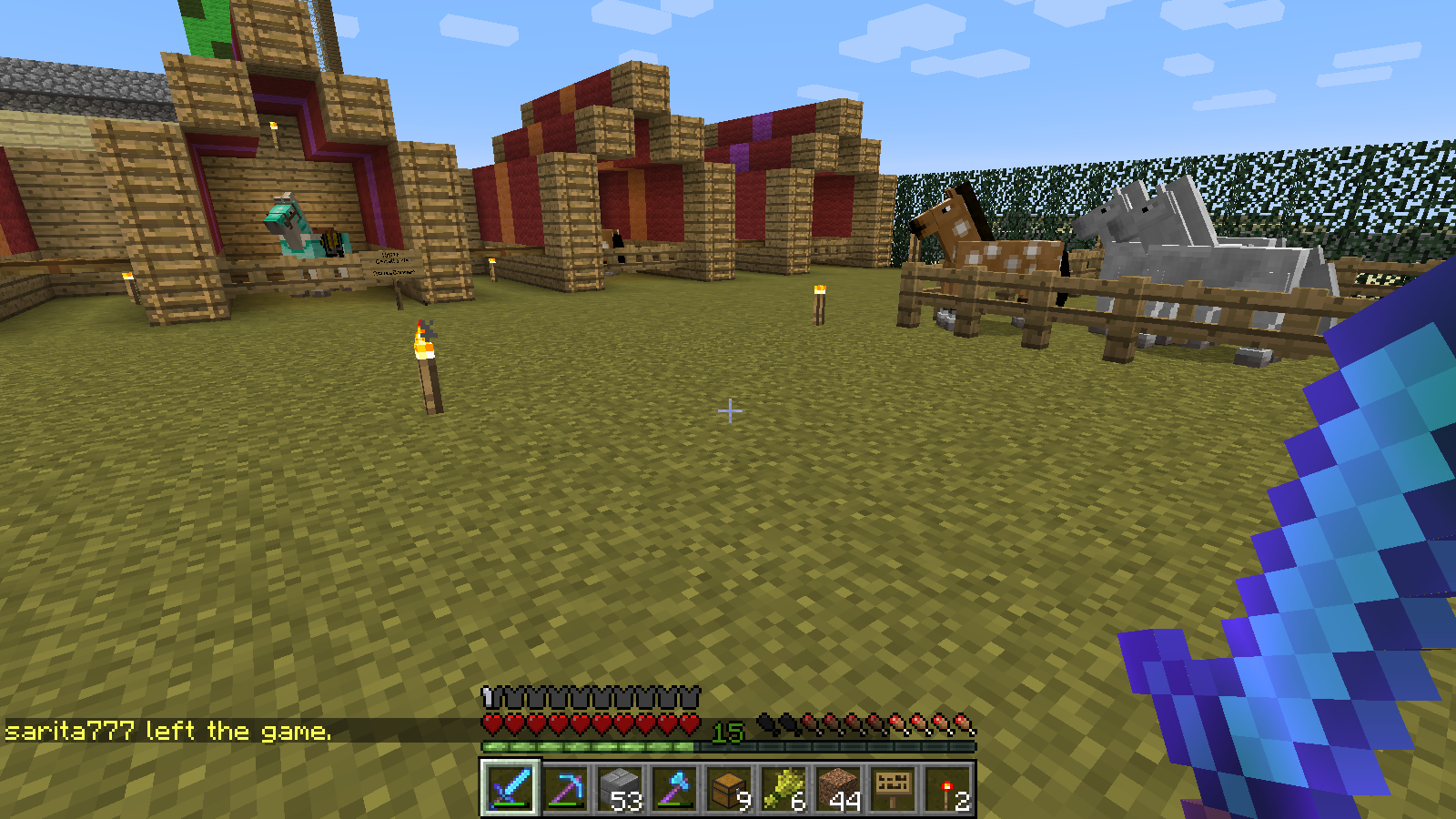Select the chest stack in the hotbar

point(729,788)
